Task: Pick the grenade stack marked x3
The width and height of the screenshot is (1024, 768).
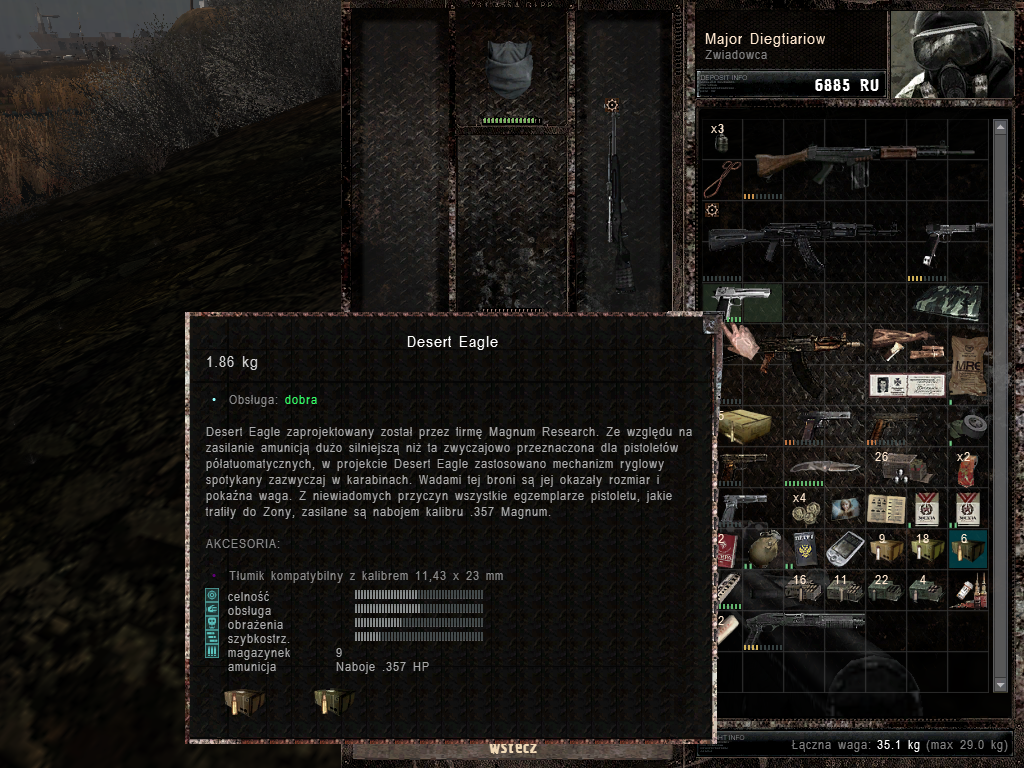Action: coord(721,141)
